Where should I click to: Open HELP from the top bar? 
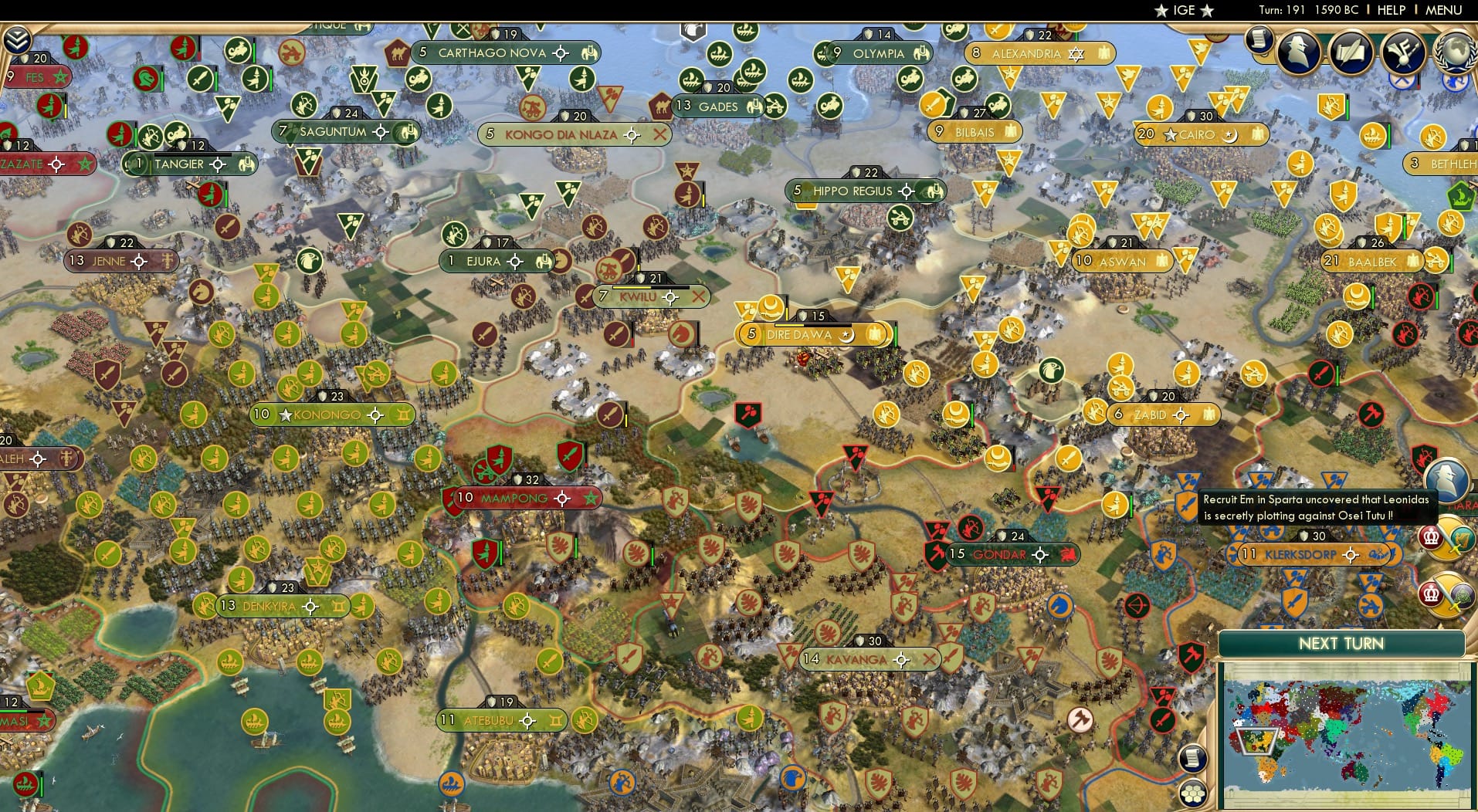click(1391, 11)
